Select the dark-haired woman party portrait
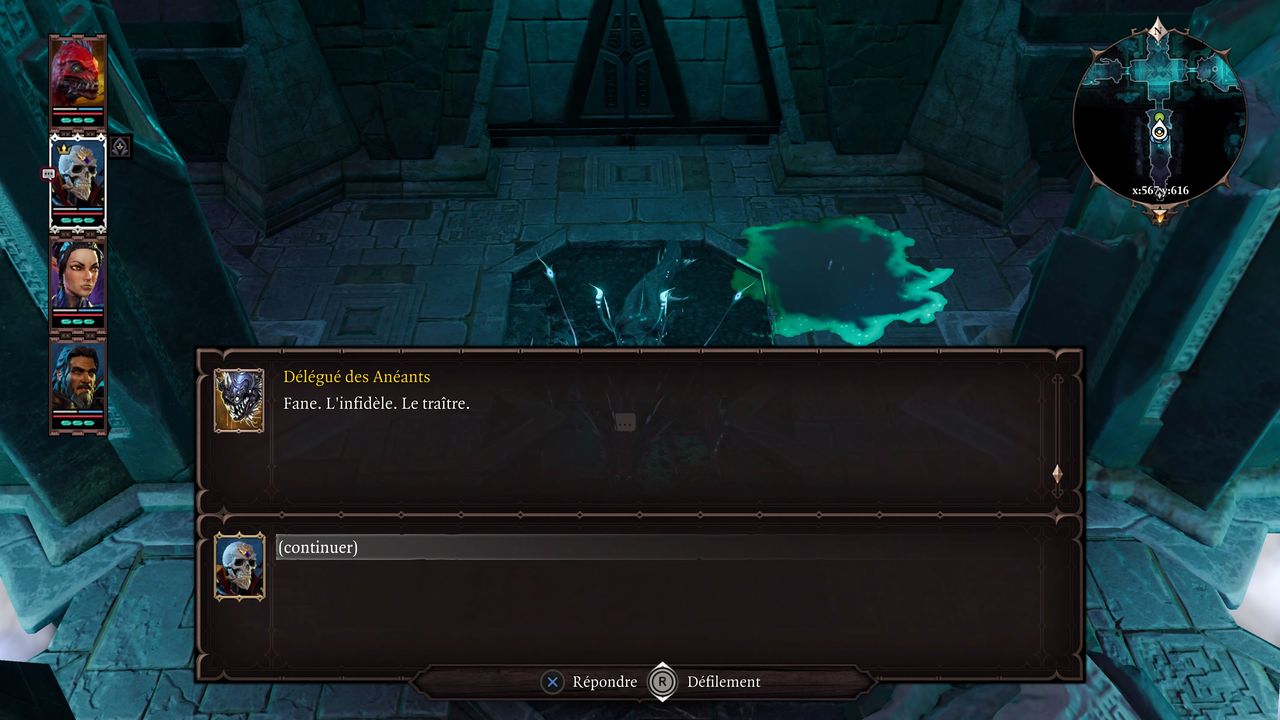This screenshot has height=720, width=1280. click(78, 275)
